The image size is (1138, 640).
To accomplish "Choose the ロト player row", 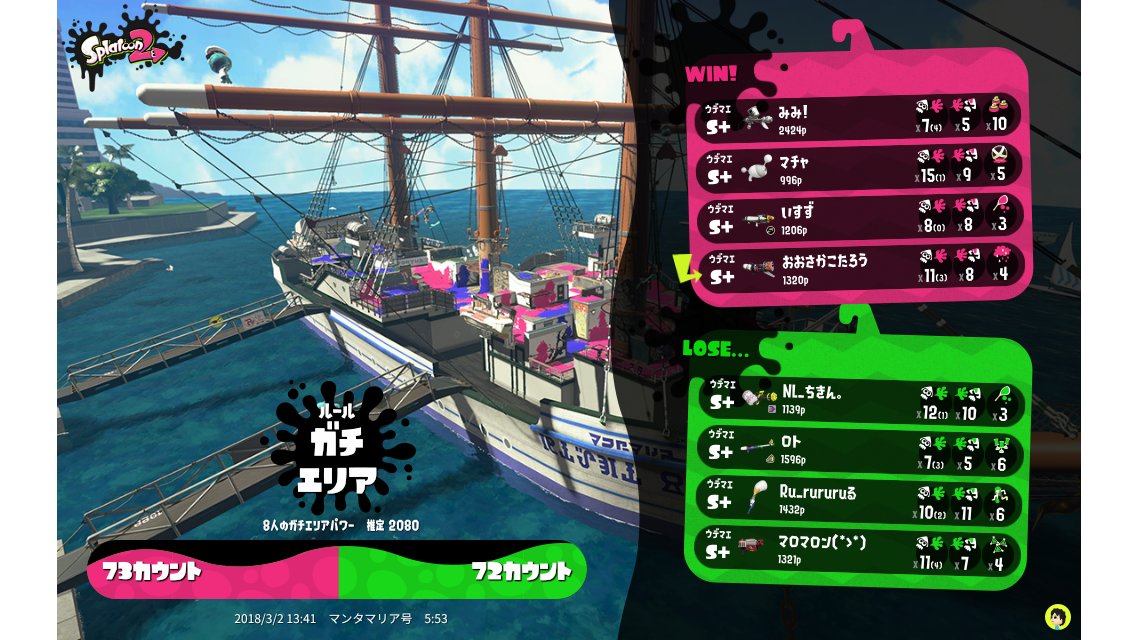I will [860, 449].
